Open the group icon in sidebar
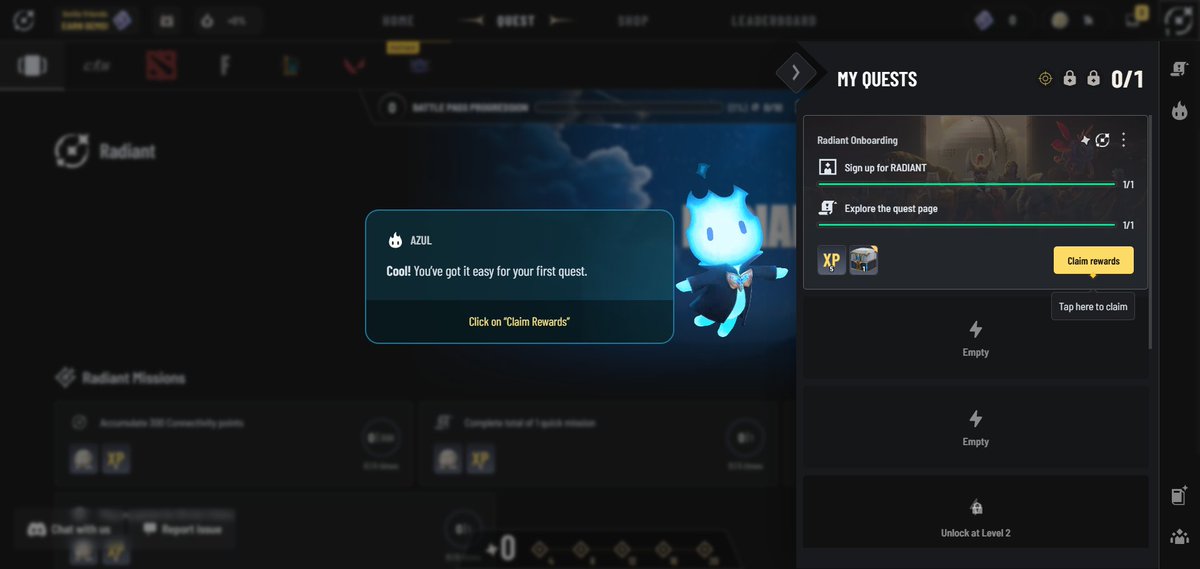 point(1179,536)
